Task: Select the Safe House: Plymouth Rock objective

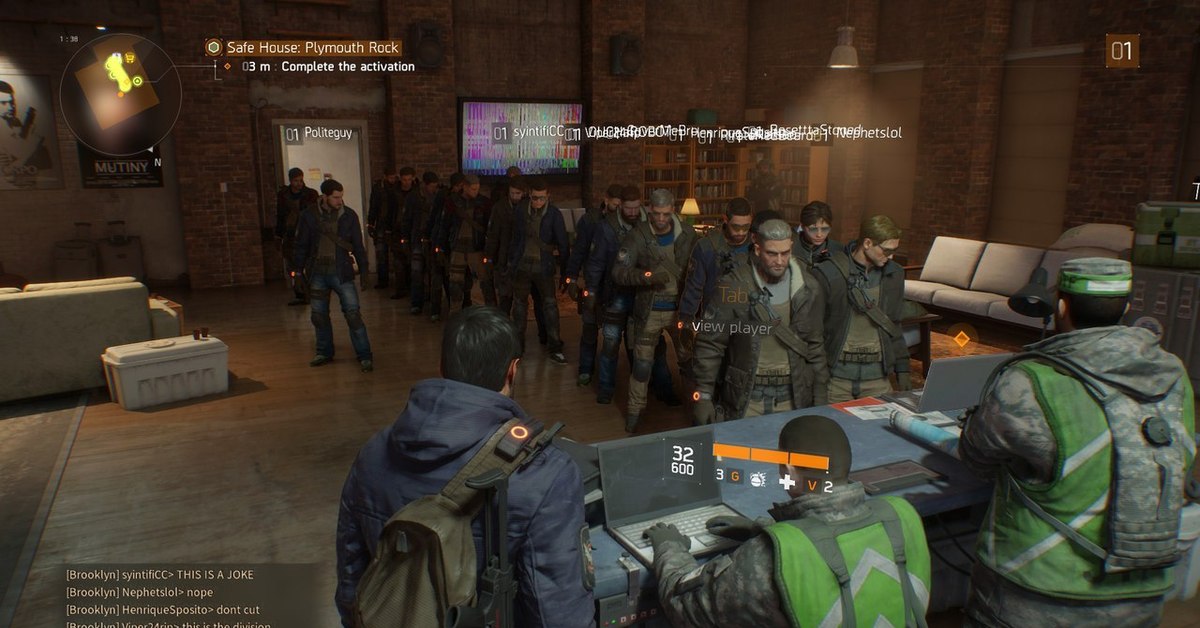Action: click(301, 47)
